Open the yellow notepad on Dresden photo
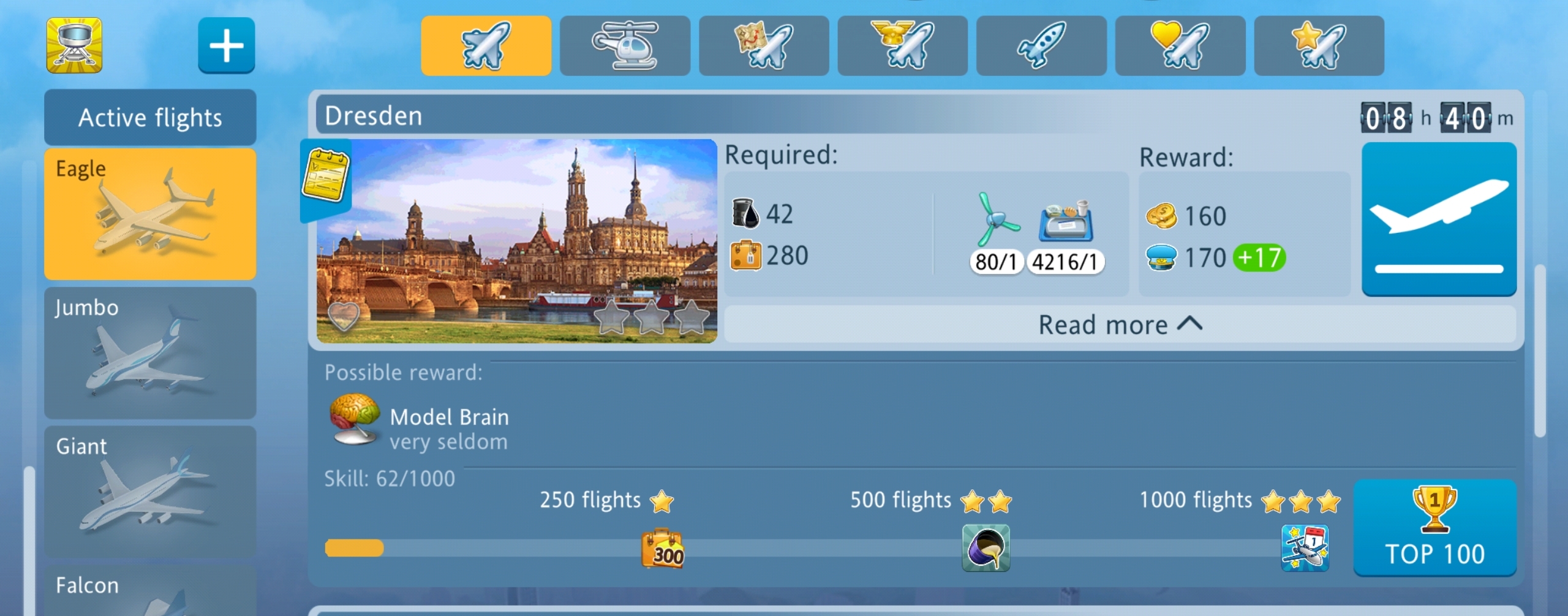Screen dimensions: 1568x616 pyautogui.click(x=326, y=175)
